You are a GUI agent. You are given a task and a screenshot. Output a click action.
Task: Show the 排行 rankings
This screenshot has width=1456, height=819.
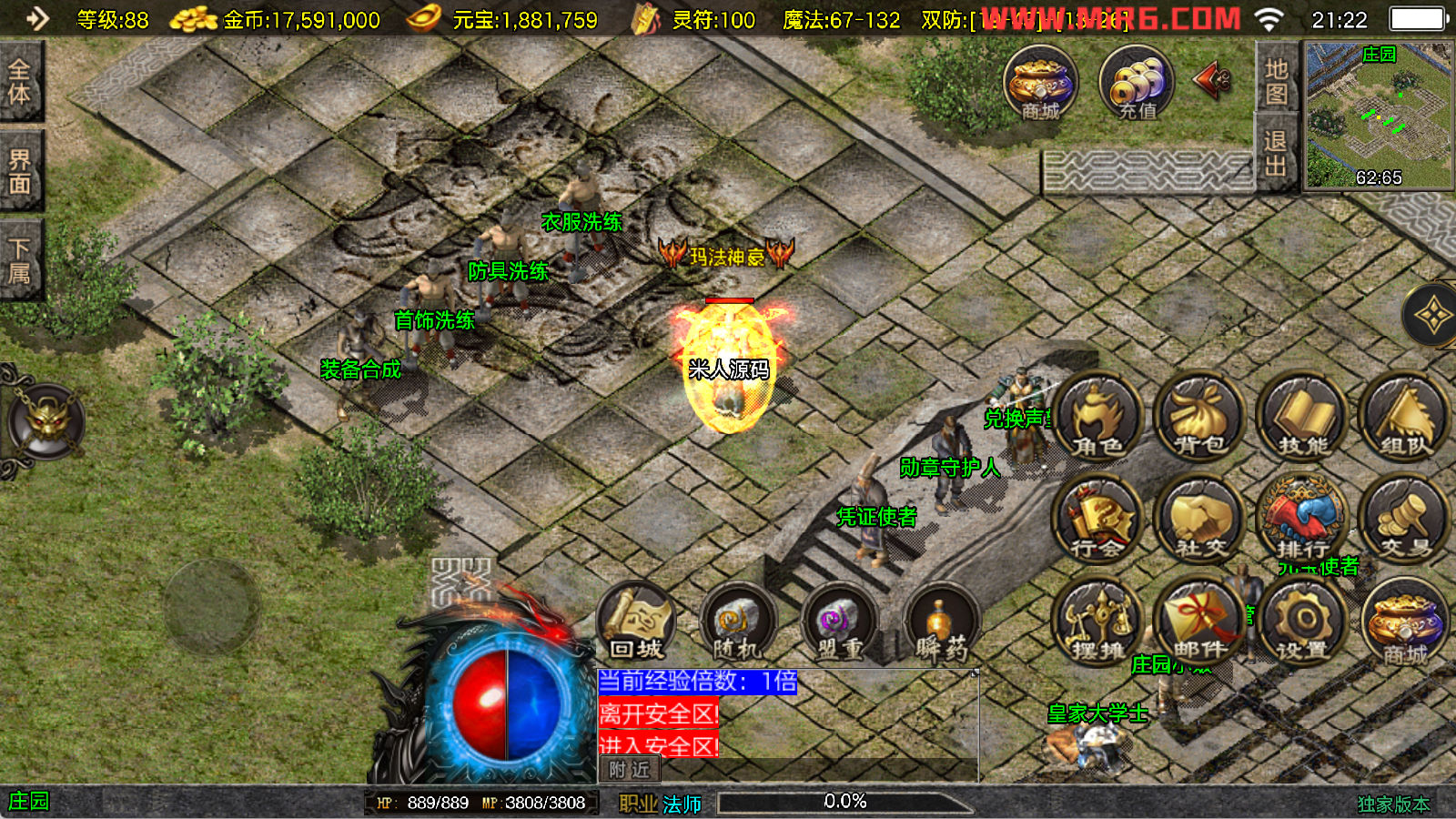tap(1302, 520)
